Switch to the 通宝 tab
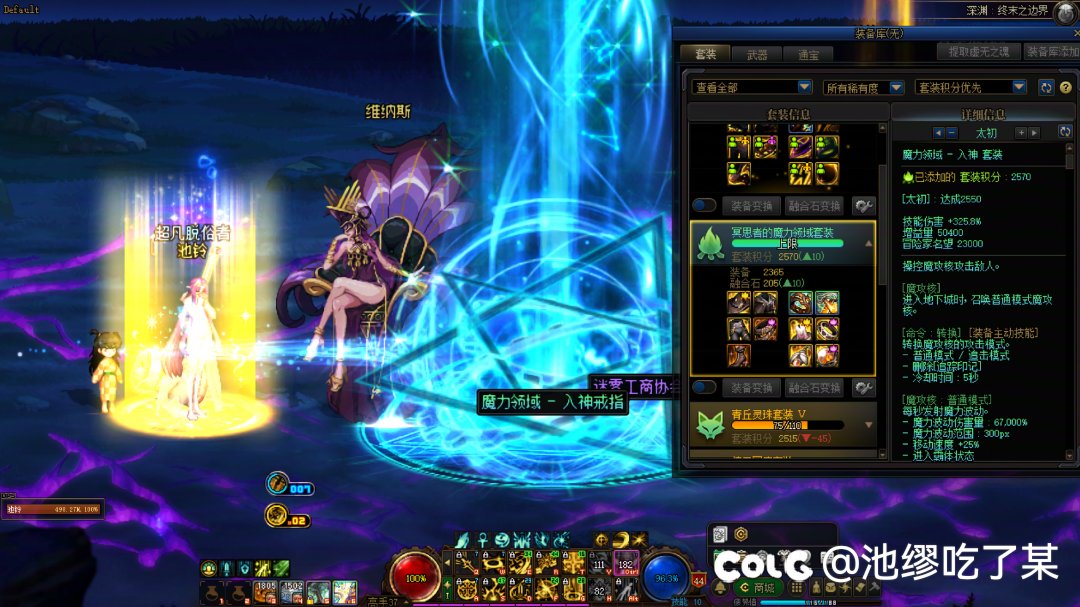The height and width of the screenshot is (607, 1080). pyautogui.click(x=808, y=54)
